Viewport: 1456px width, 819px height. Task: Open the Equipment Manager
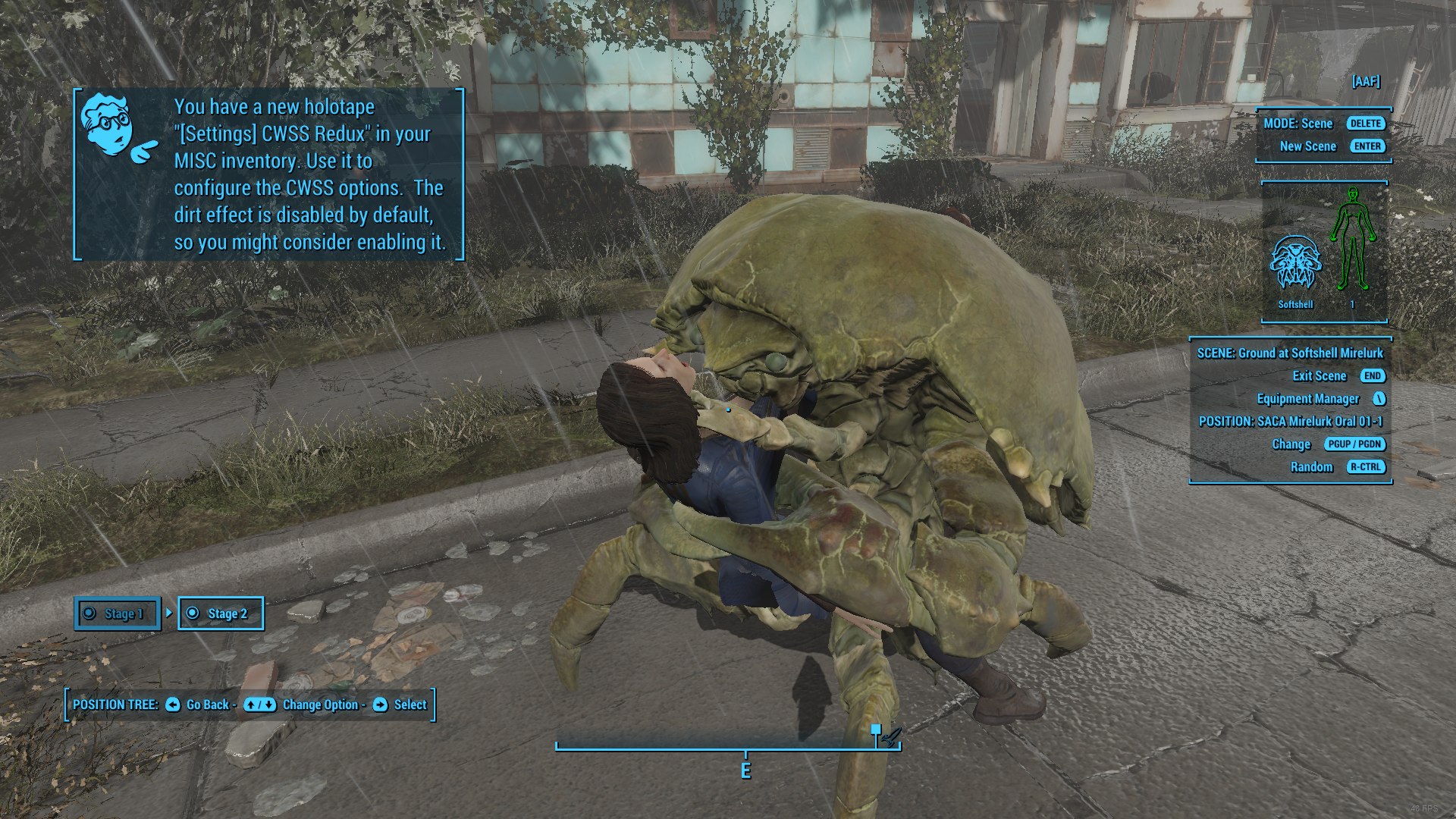pos(1308,399)
